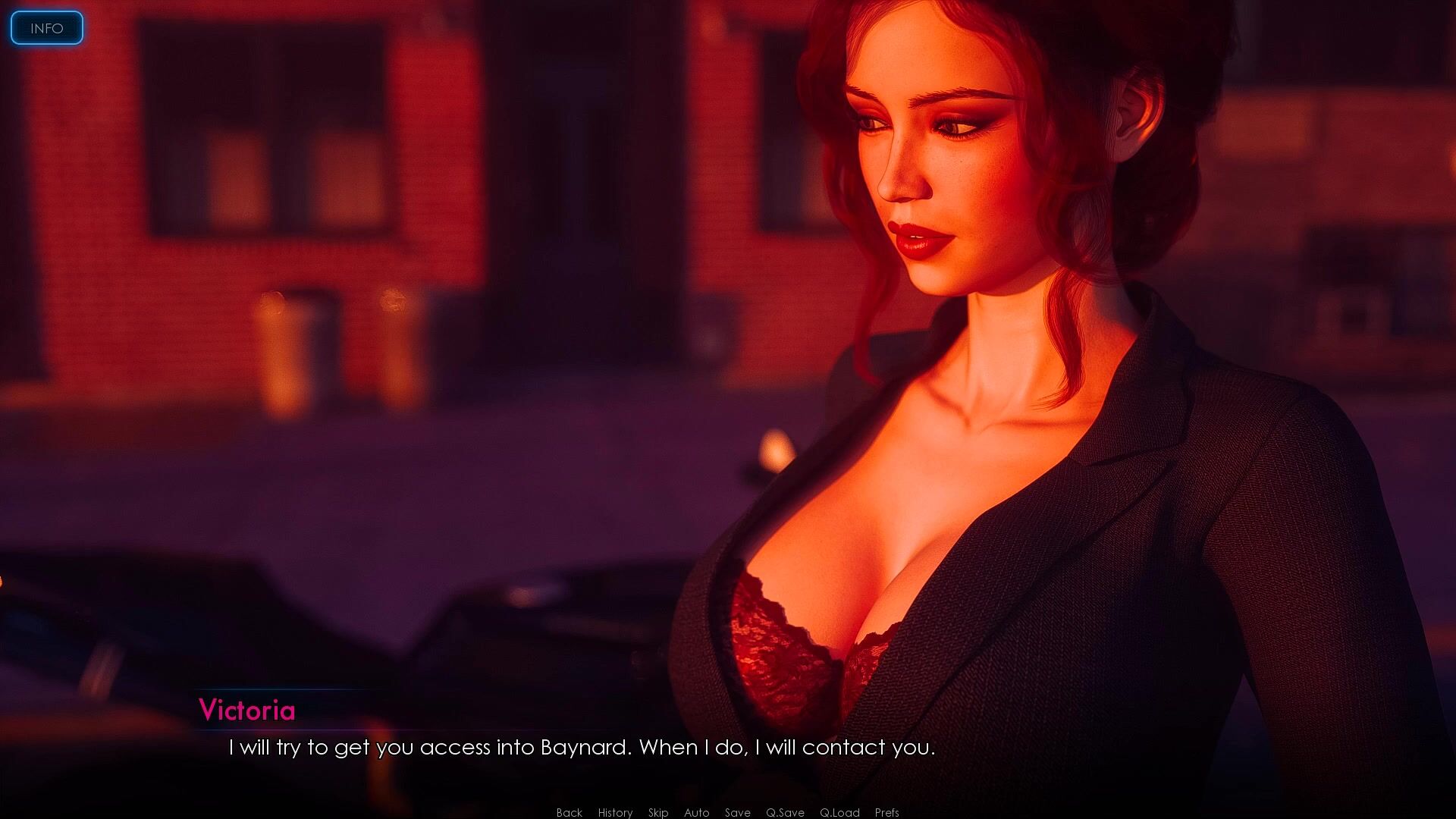This screenshot has height=819, width=1456.
Task: Open the dialogue History log
Action: (615, 812)
